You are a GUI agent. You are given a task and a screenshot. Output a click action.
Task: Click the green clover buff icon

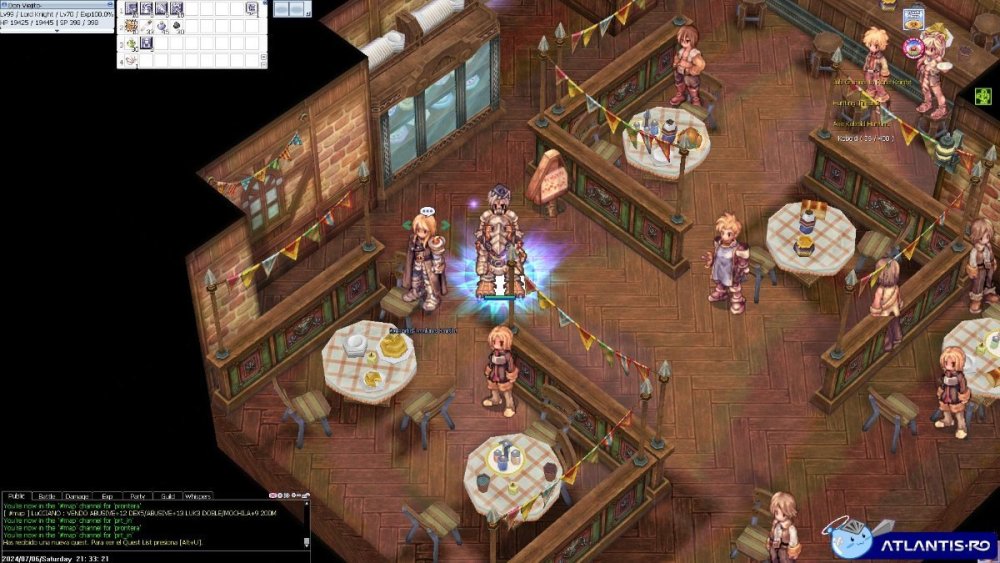[x=984, y=96]
